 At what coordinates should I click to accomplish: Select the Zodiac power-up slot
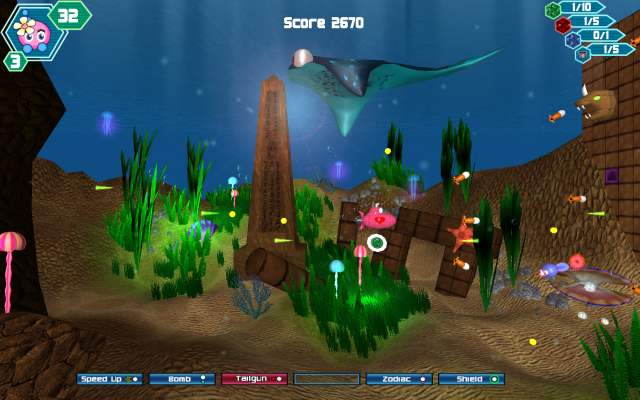coord(398,379)
